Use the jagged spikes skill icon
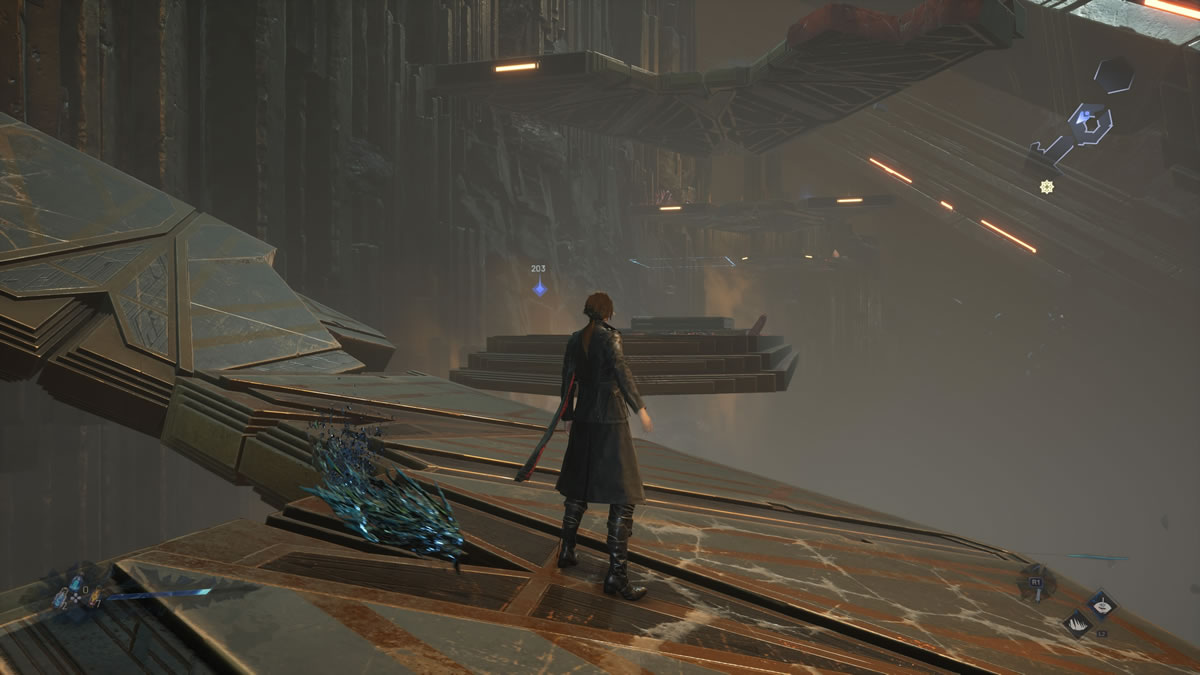 tap(1077, 624)
